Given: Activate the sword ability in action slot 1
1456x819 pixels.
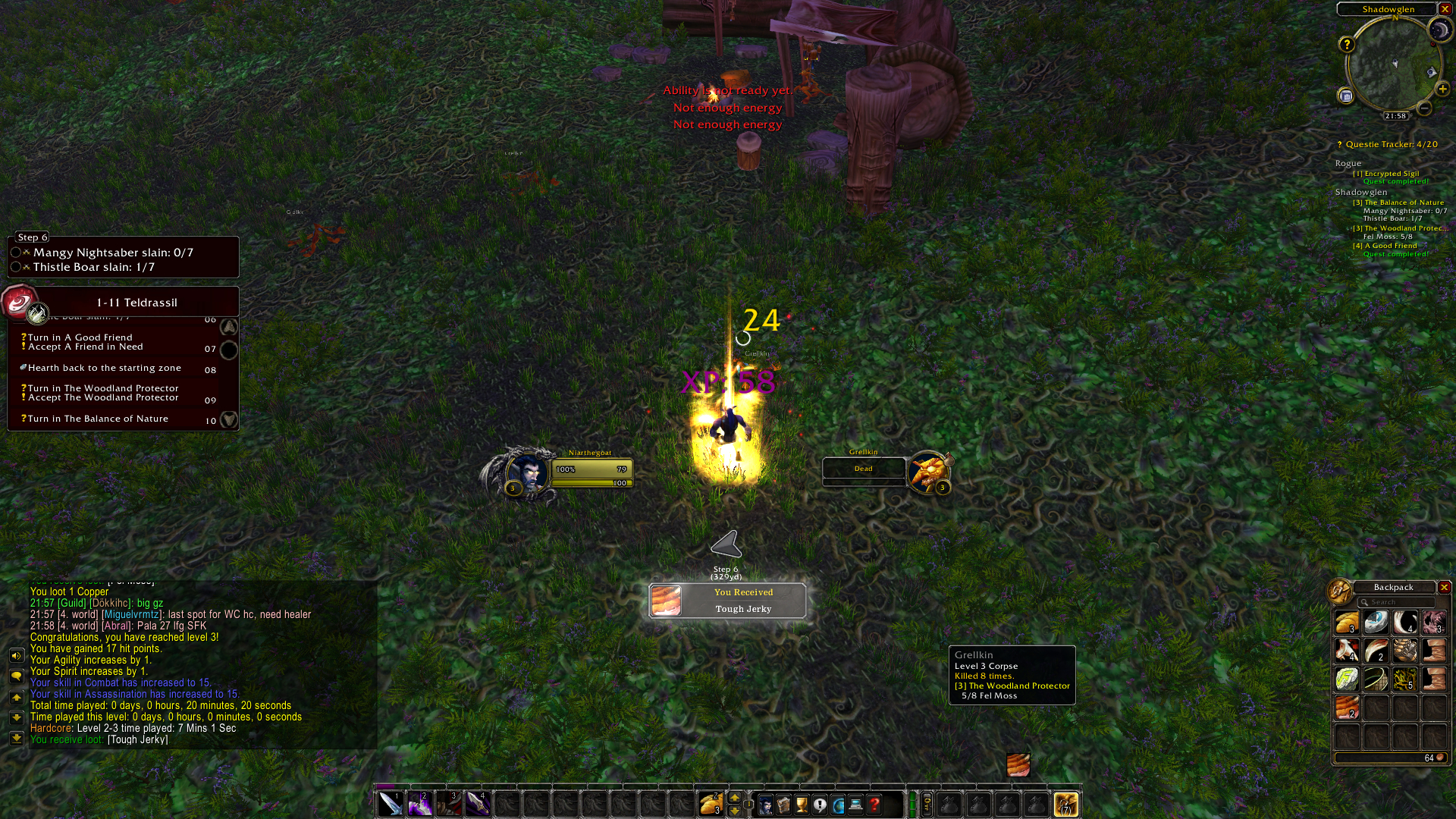Looking at the screenshot, I should click(391, 804).
